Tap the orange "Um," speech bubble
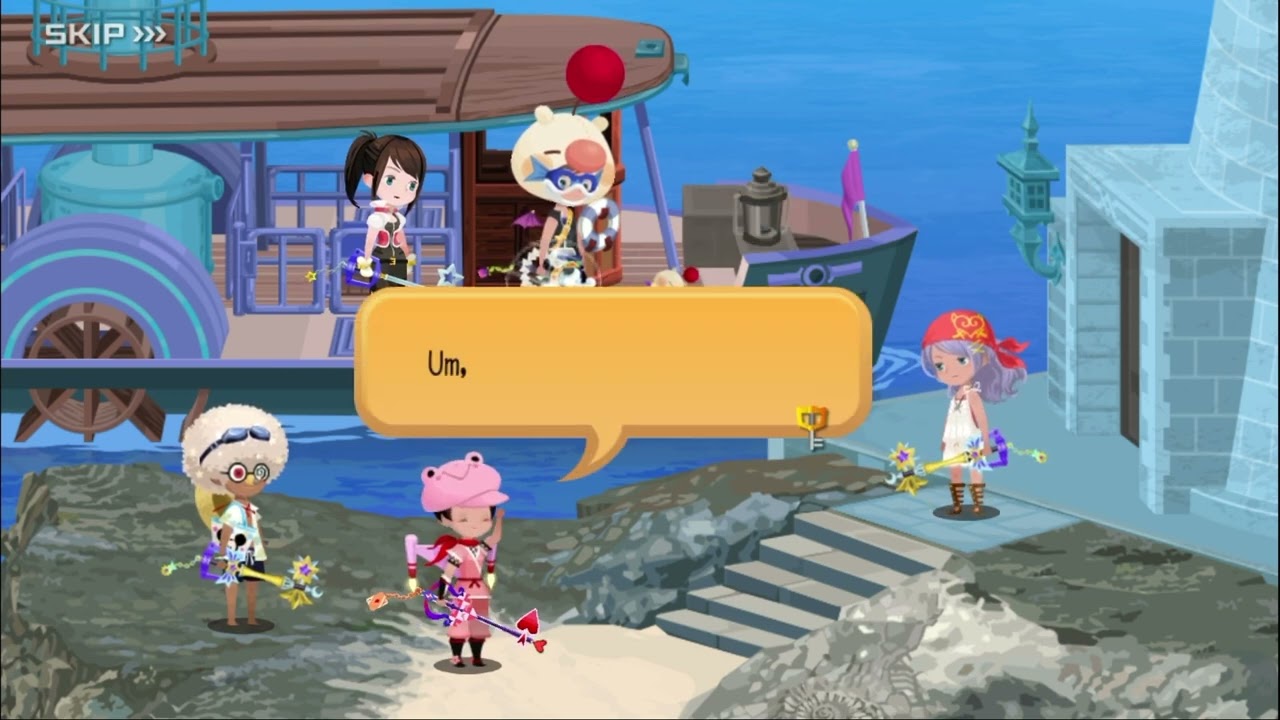Image resolution: width=1280 pixels, height=720 pixels. (612, 363)
